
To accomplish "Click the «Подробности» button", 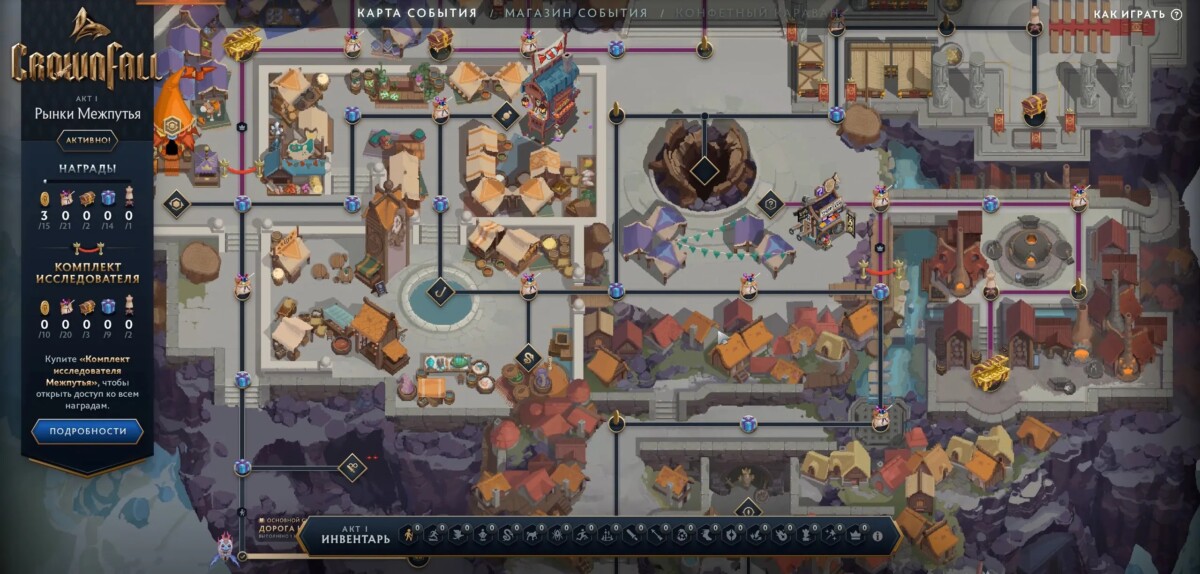I will (x=86, y=431).
